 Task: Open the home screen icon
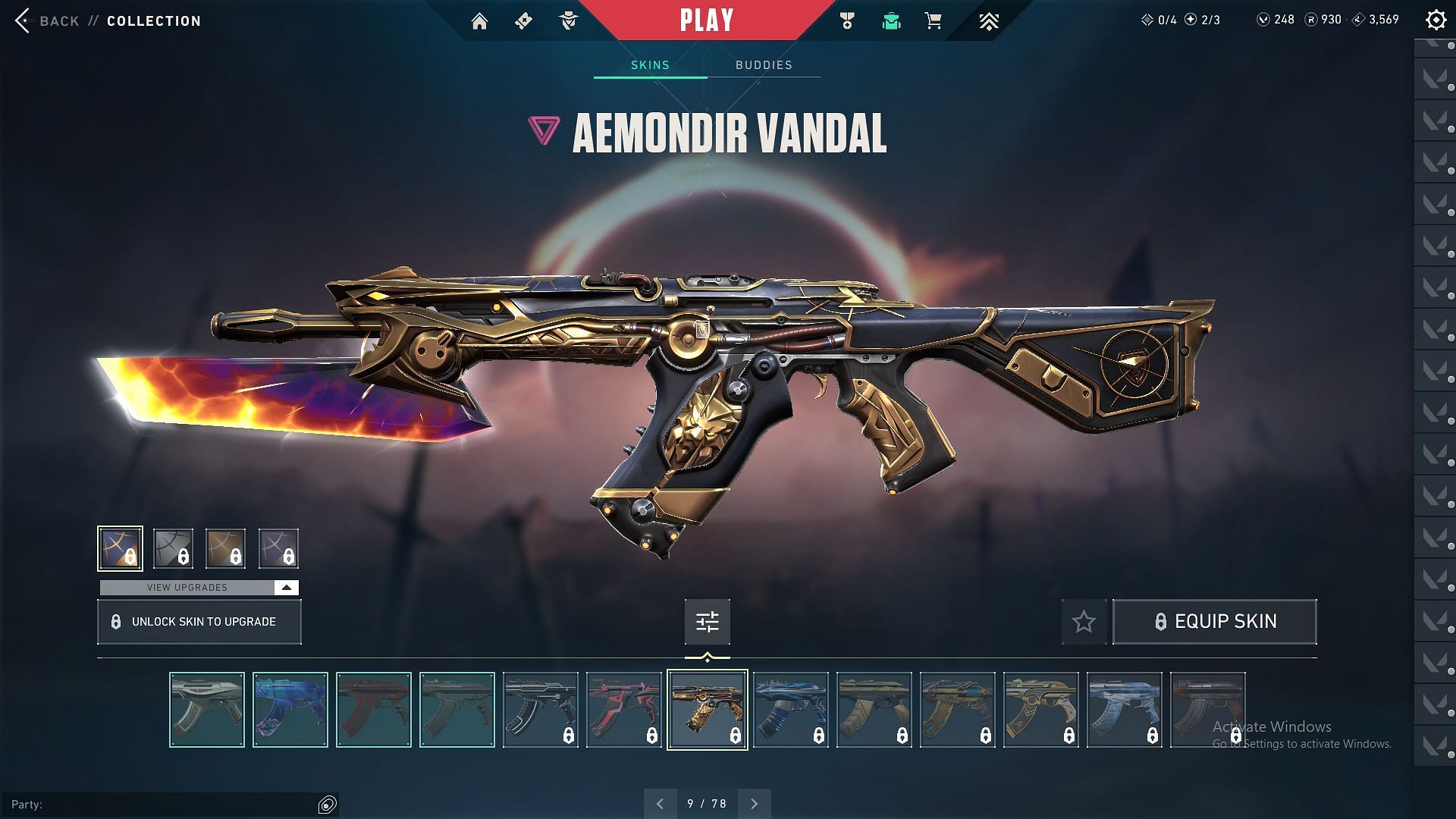[479, 21]
